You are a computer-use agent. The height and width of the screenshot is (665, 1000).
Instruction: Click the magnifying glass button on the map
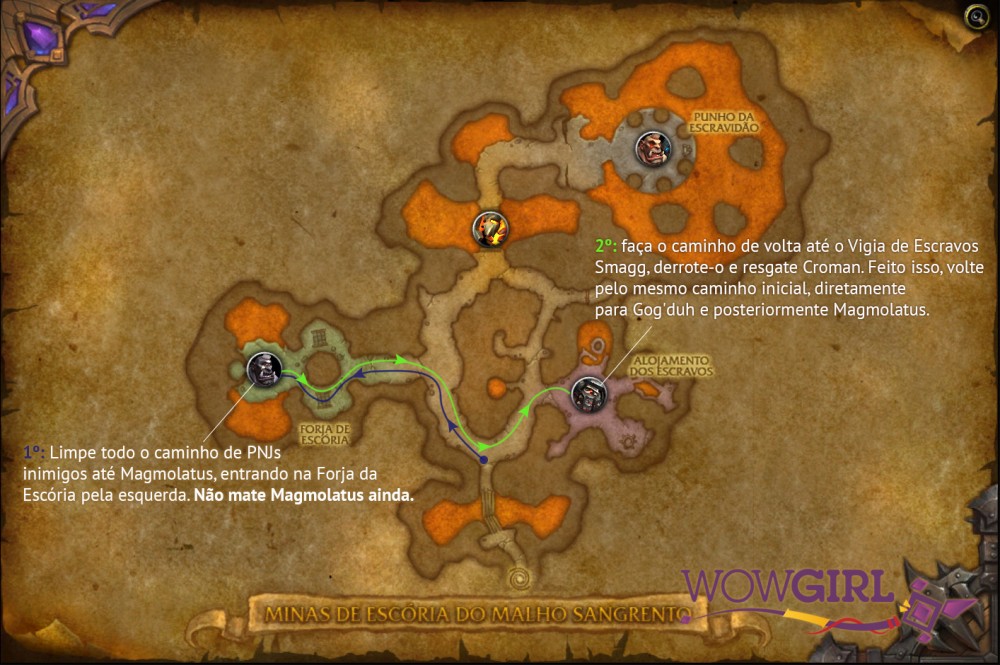pos(975,17)
